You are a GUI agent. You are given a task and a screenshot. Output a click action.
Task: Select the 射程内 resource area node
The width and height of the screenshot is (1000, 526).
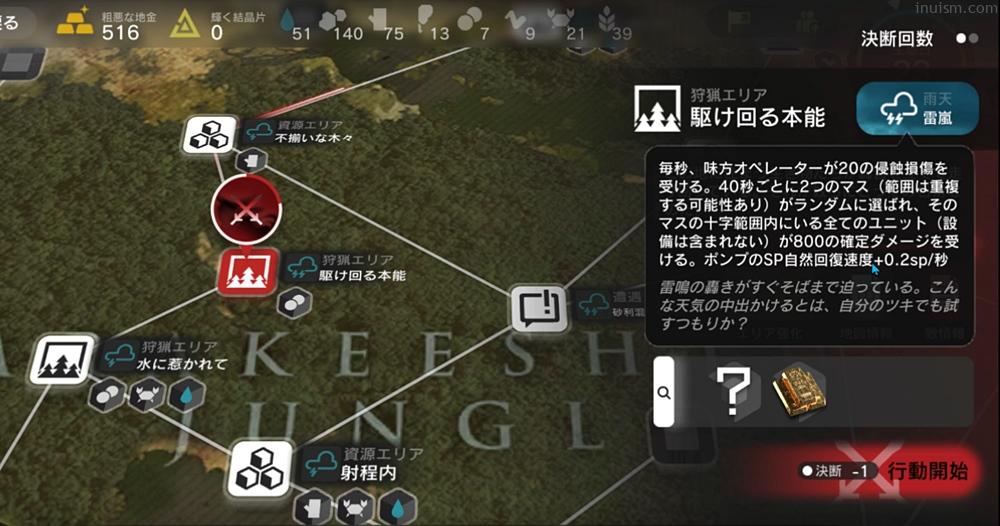tap(261, 468)
